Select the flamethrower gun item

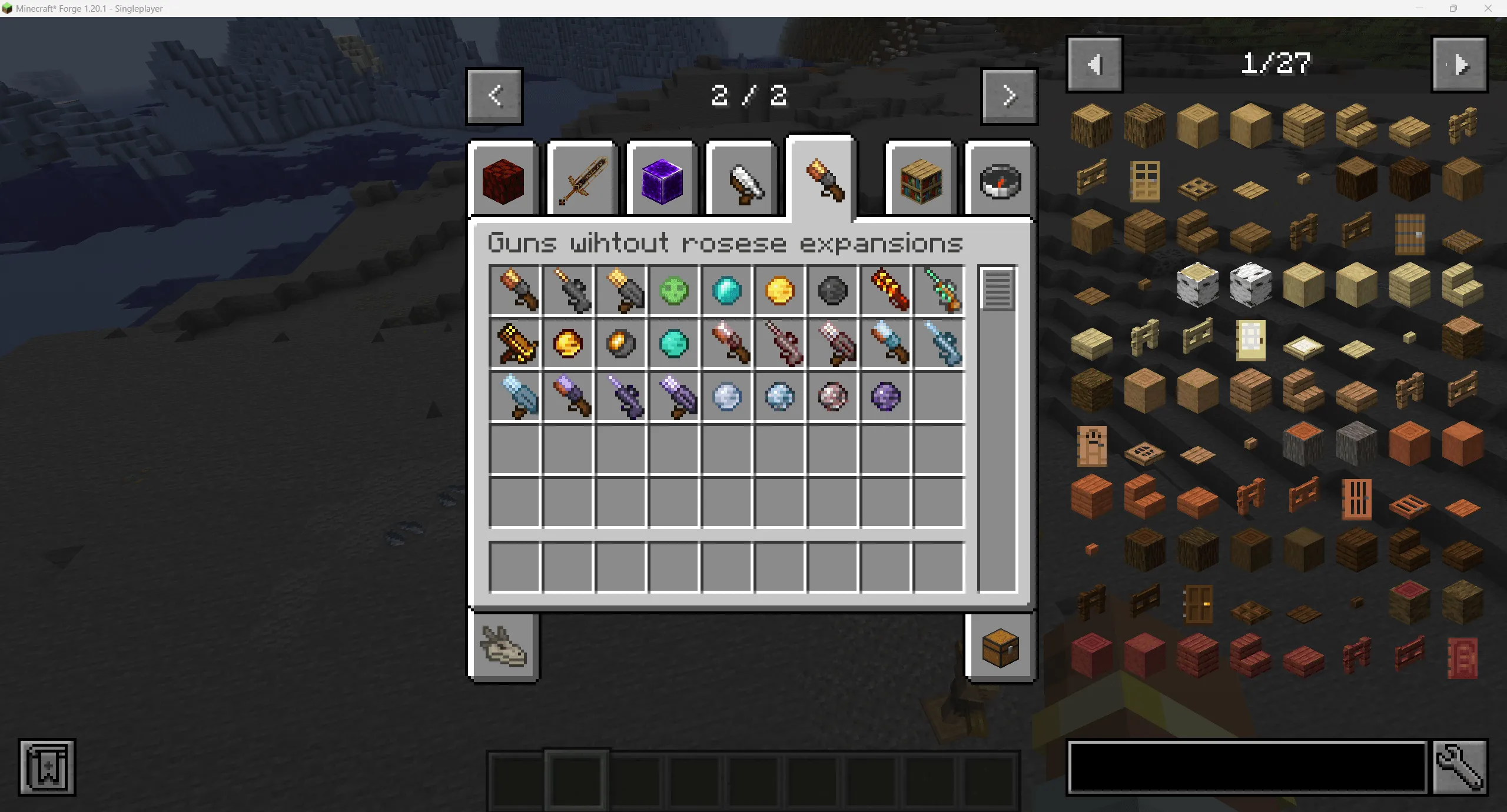514,291
